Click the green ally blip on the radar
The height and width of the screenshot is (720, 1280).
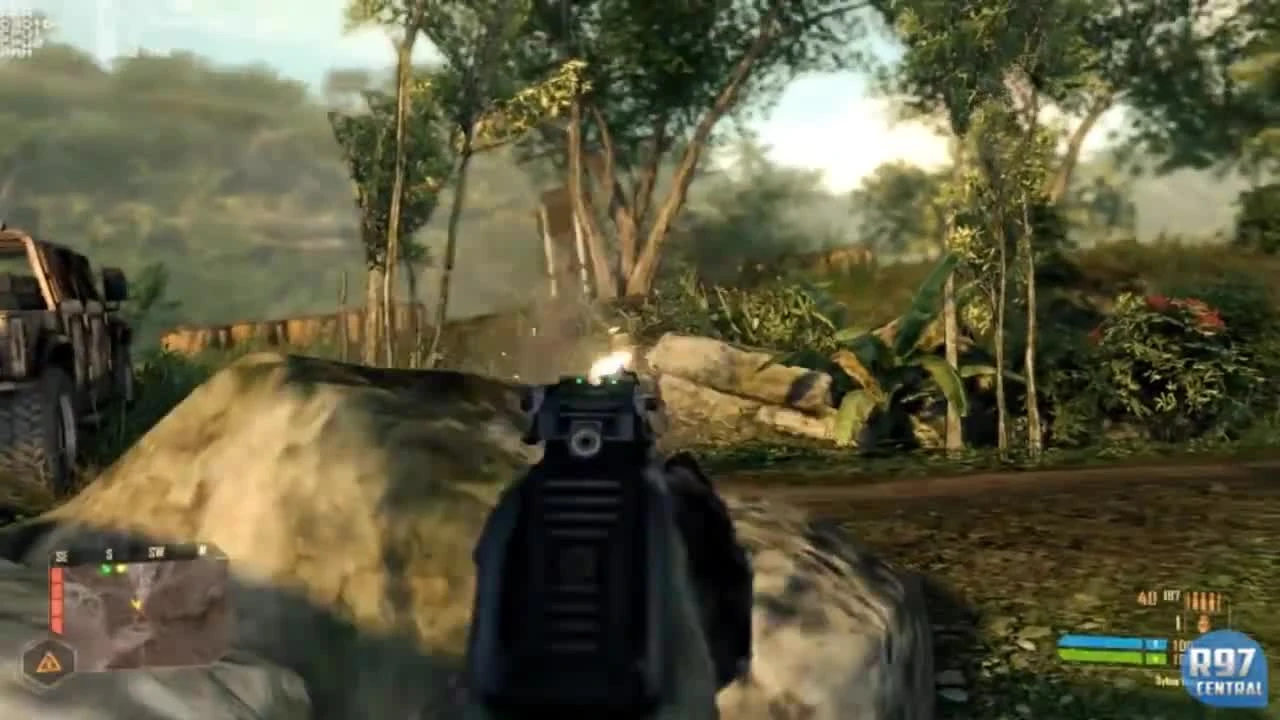pos(107,569)
